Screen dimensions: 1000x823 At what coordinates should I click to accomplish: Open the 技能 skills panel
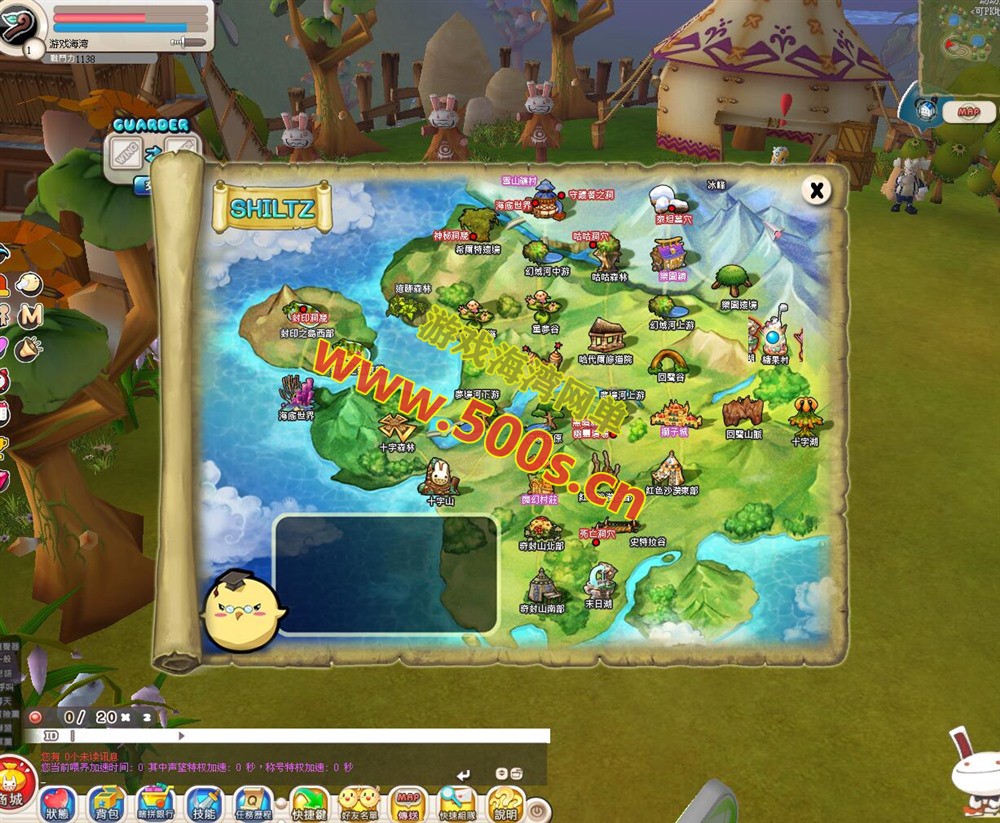point(203,803)
